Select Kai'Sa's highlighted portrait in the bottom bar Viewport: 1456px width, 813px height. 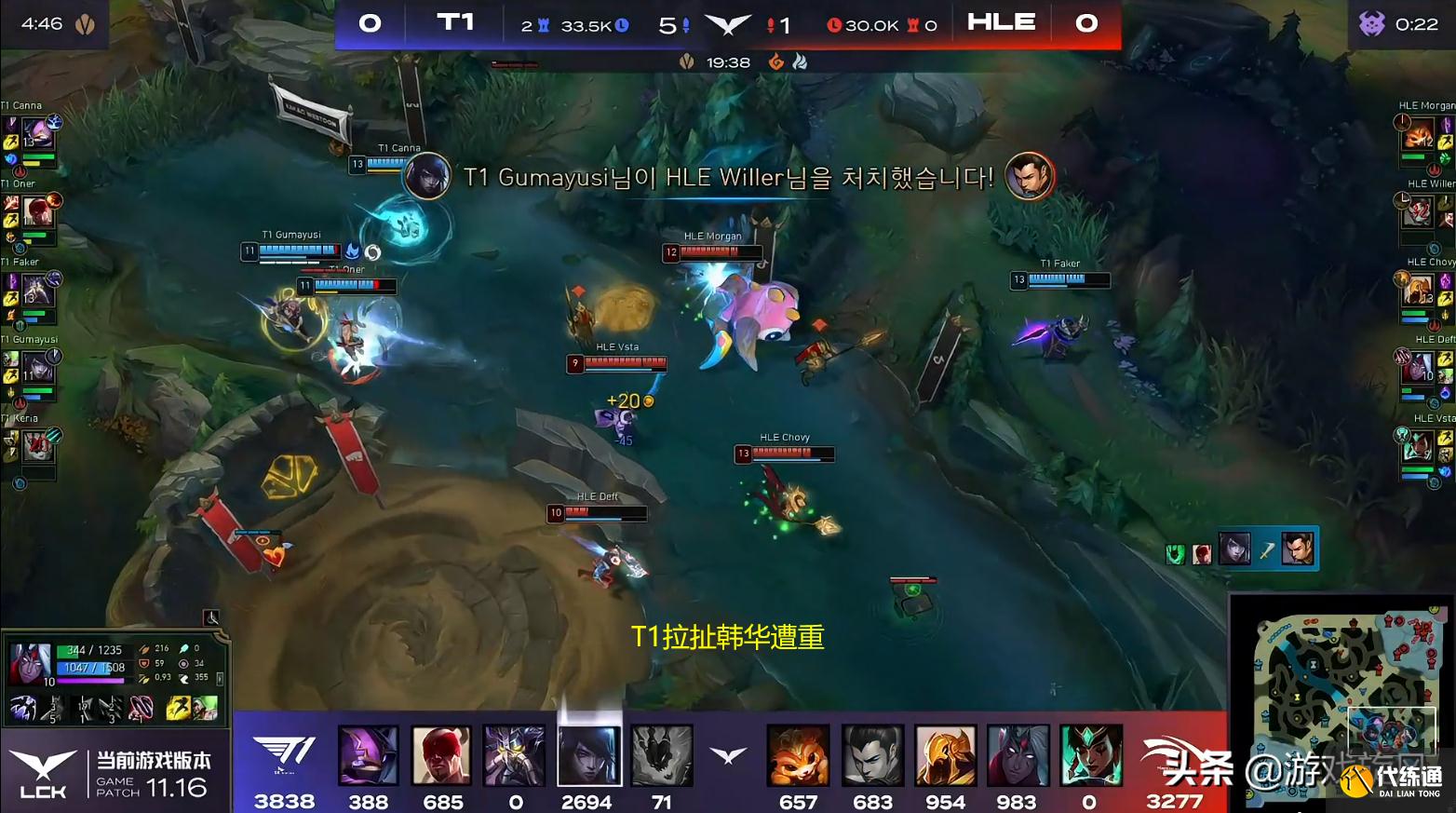point(587,756)
